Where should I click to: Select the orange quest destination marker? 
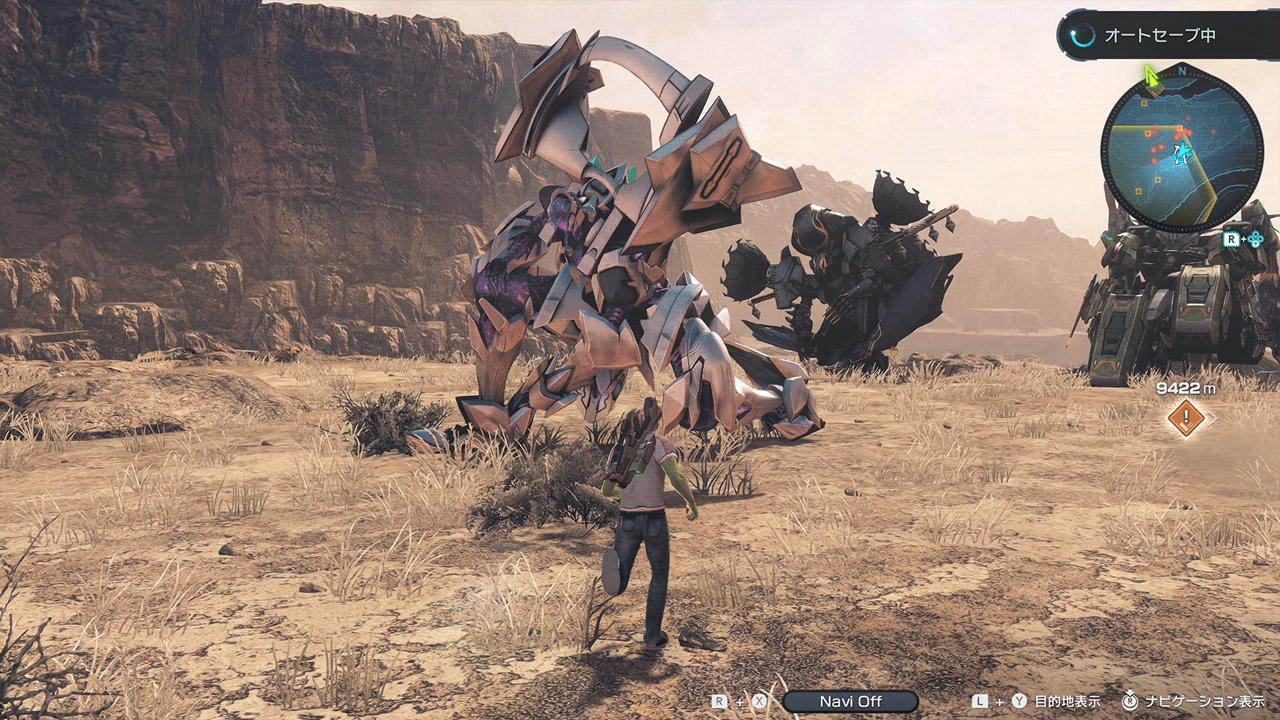point(1186,418)
